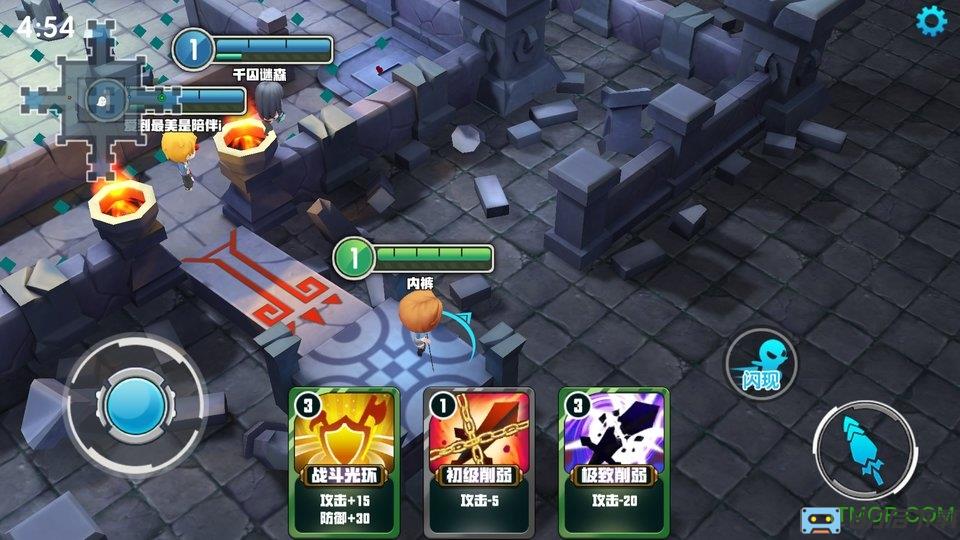Select the 战斗光环 card
This screenshot has width=960, height=540.
point(344,462)
